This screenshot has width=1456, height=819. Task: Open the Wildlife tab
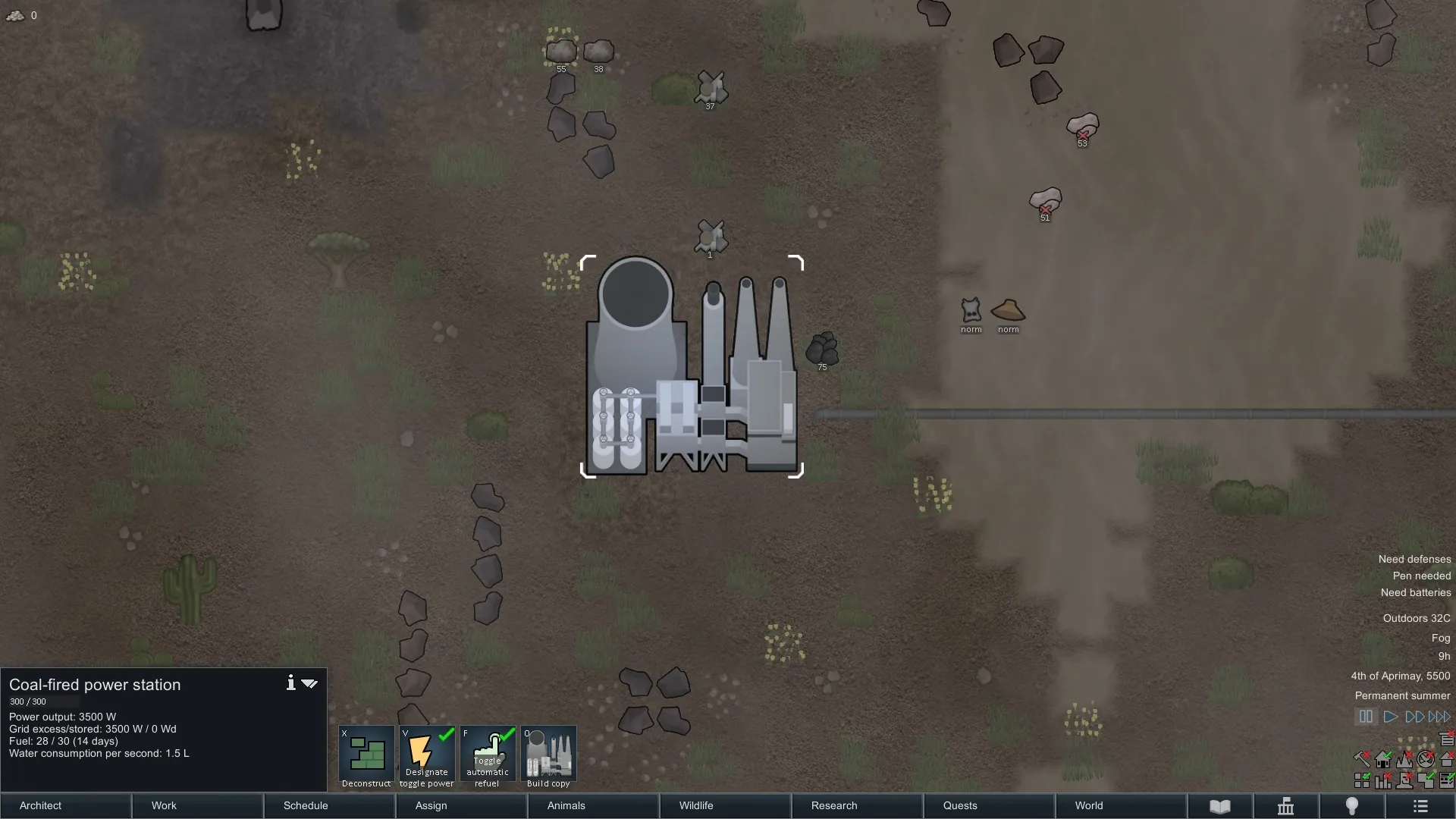(726, 805)
